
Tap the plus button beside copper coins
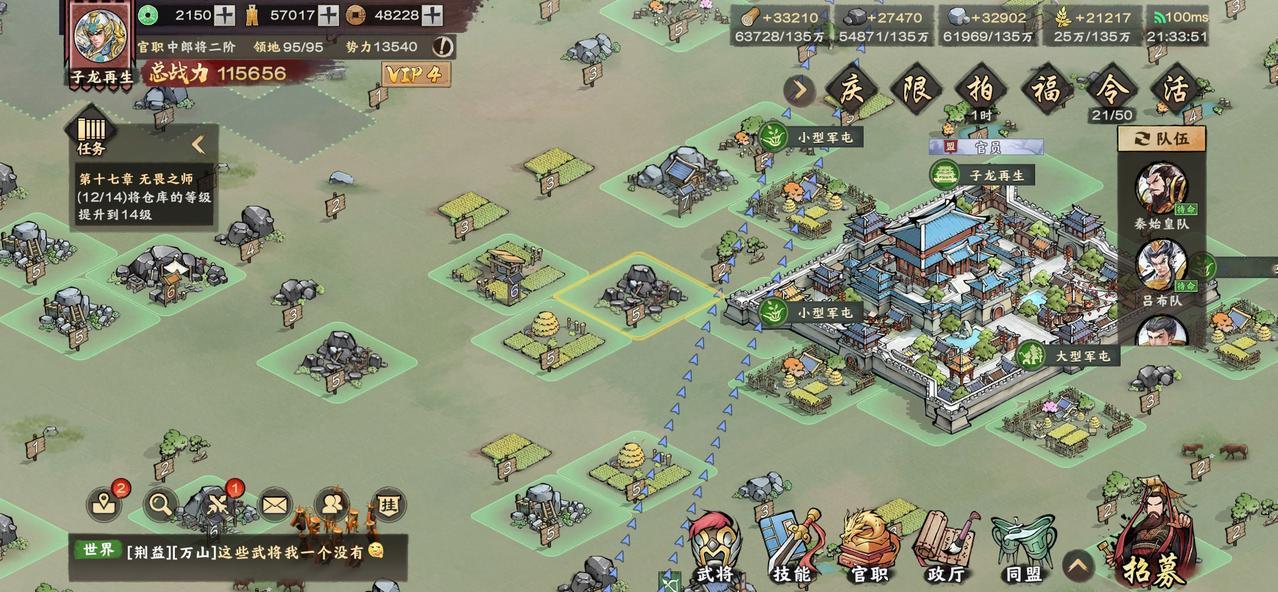(x=432, y=15)
